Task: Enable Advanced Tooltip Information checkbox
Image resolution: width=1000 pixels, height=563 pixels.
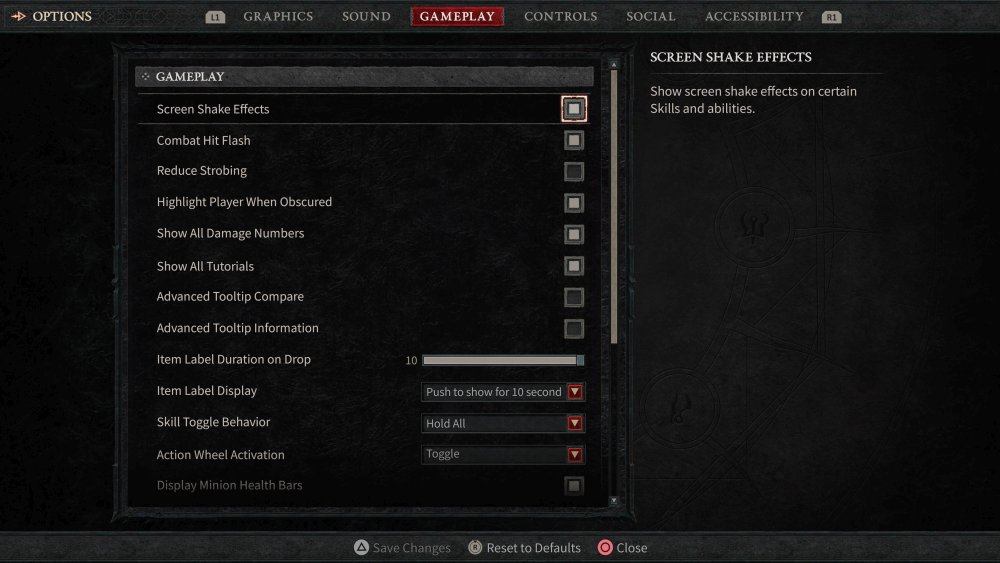Action: (x=574, y=328)
